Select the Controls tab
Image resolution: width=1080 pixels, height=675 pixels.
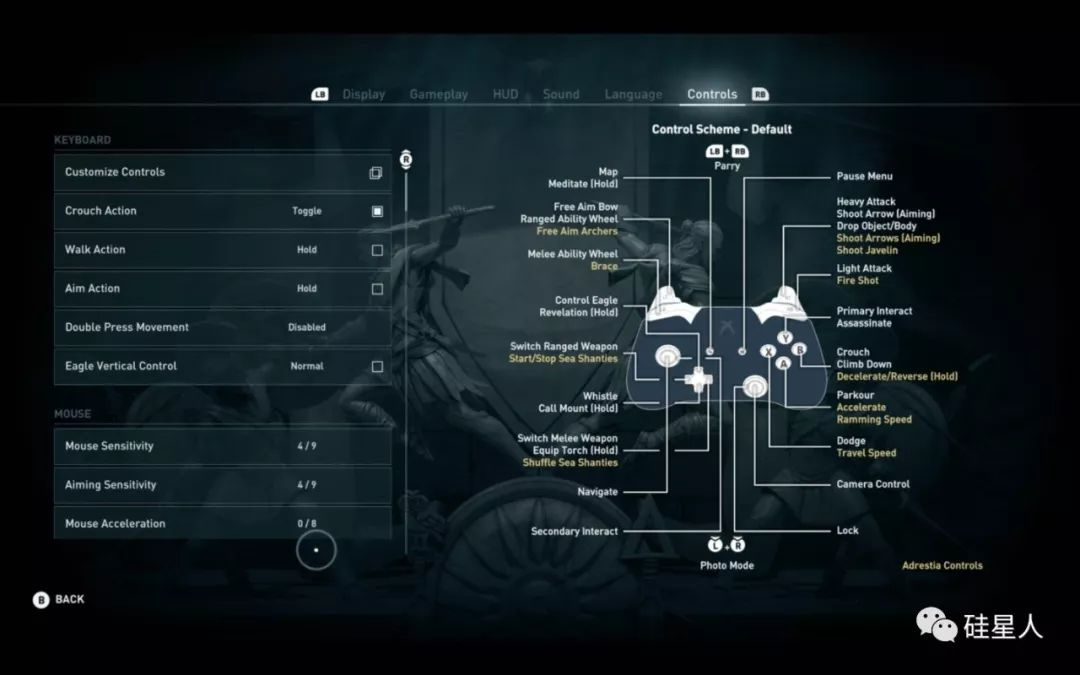pyautogui.click(x=712, y=94)
